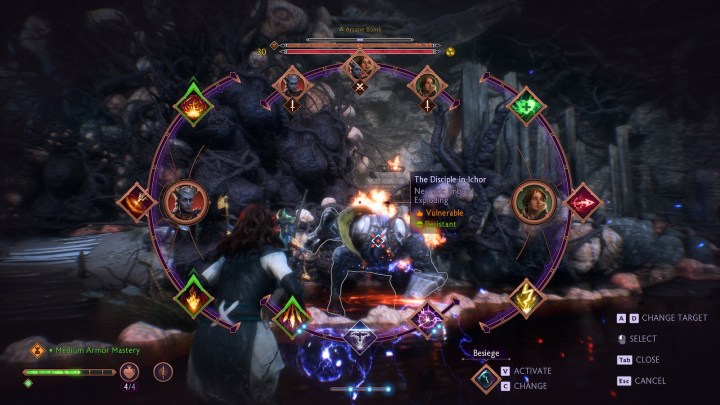This screenshot has height=405, width=720.
Task: Activate the flame ability, lower left
Action: 193,297
